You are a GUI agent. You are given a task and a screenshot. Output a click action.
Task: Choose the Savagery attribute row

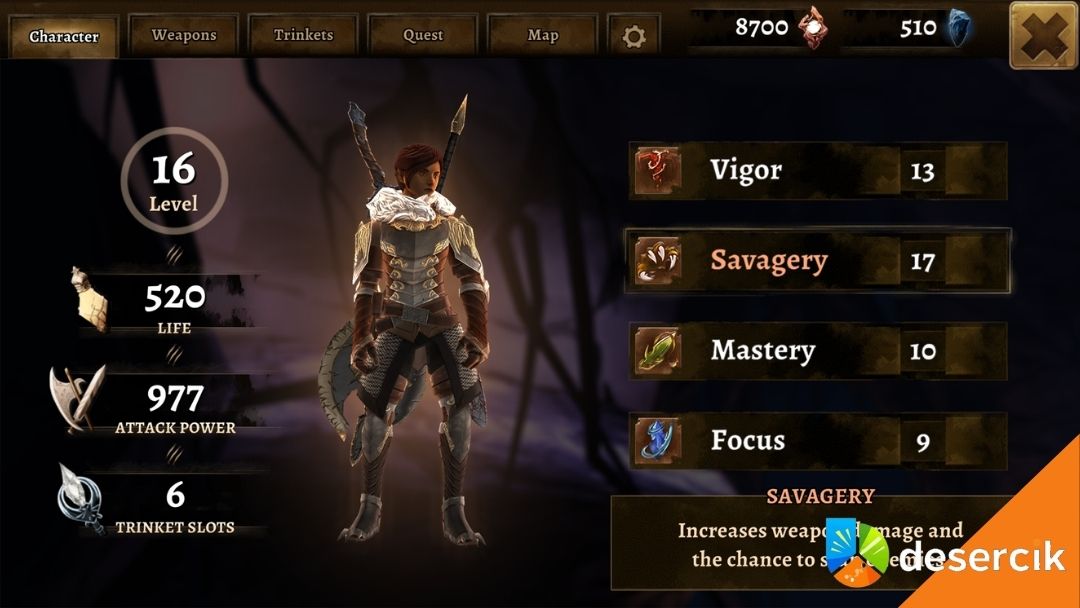(817, 261)
